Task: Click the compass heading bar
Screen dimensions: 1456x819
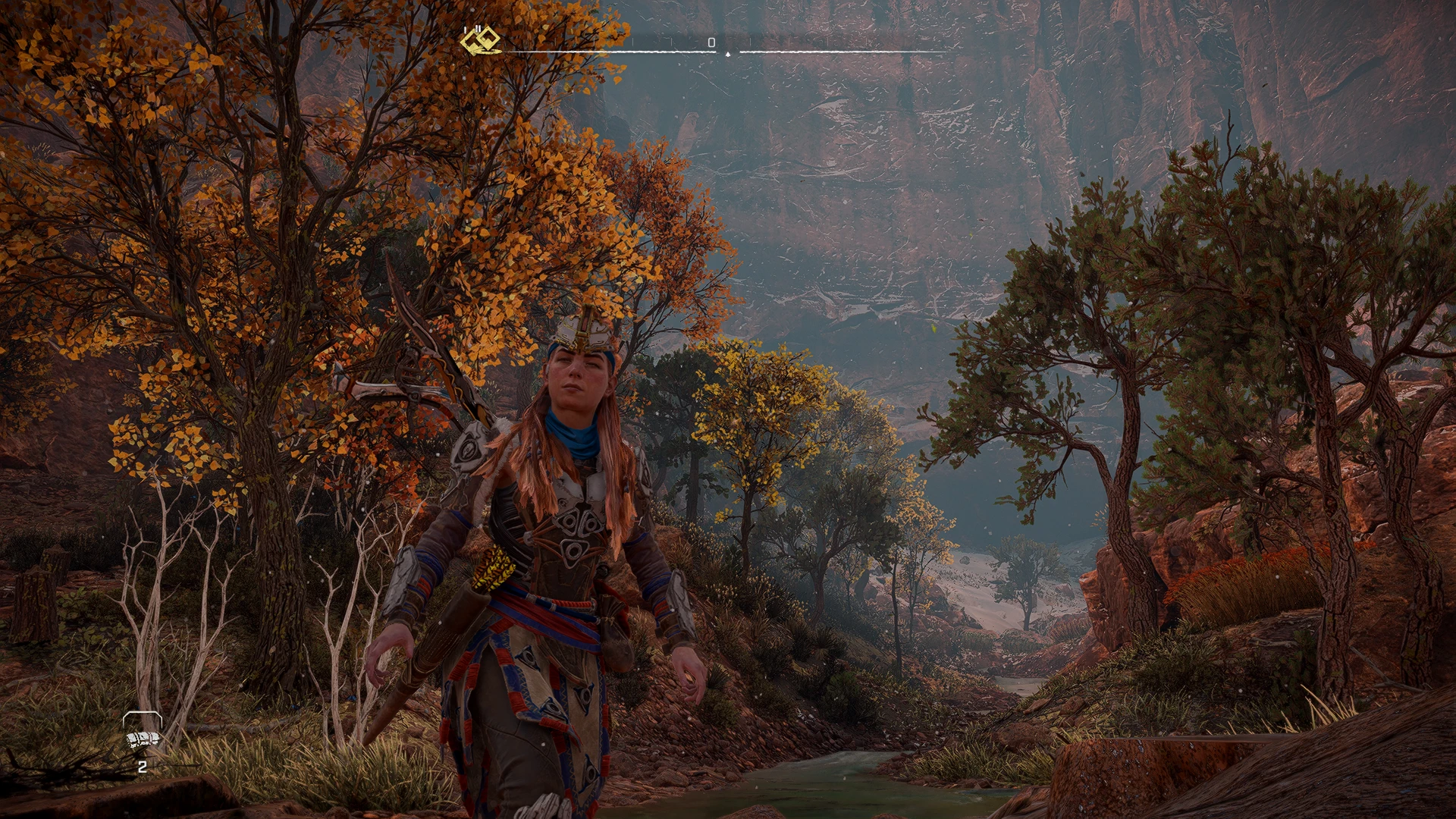Action: (x=726, y=51)
